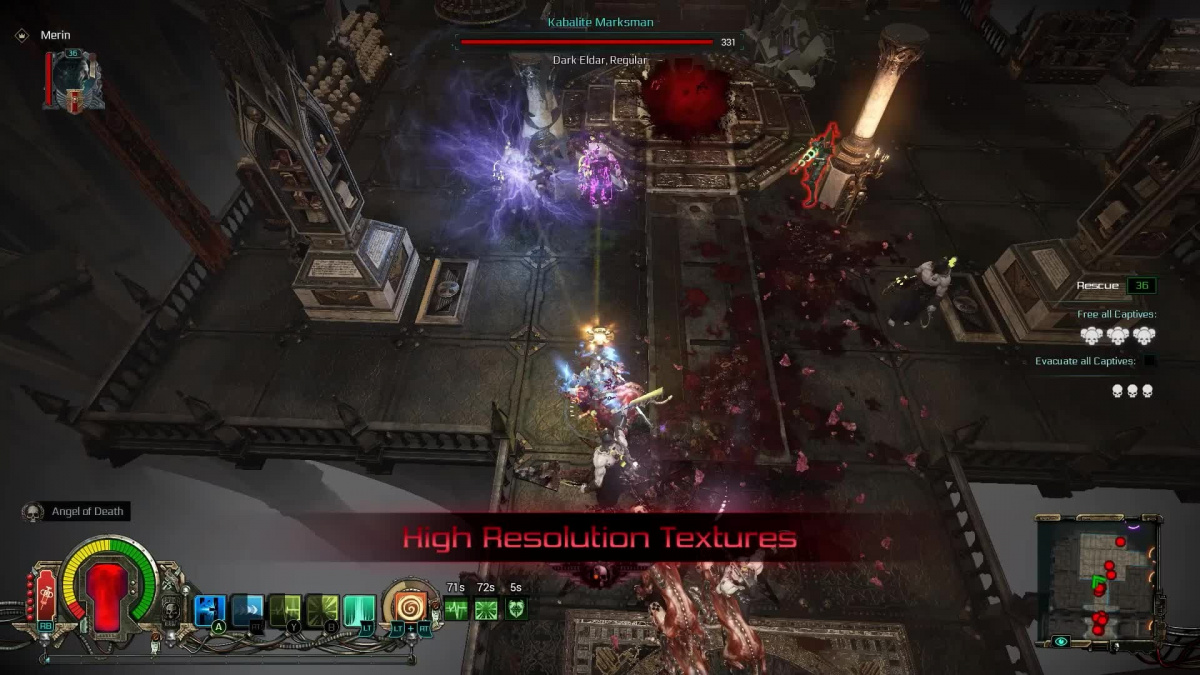Select the Evacuate all Captives objective
This screenshot has width=1200, height=675.
(x=1090, y=361)
